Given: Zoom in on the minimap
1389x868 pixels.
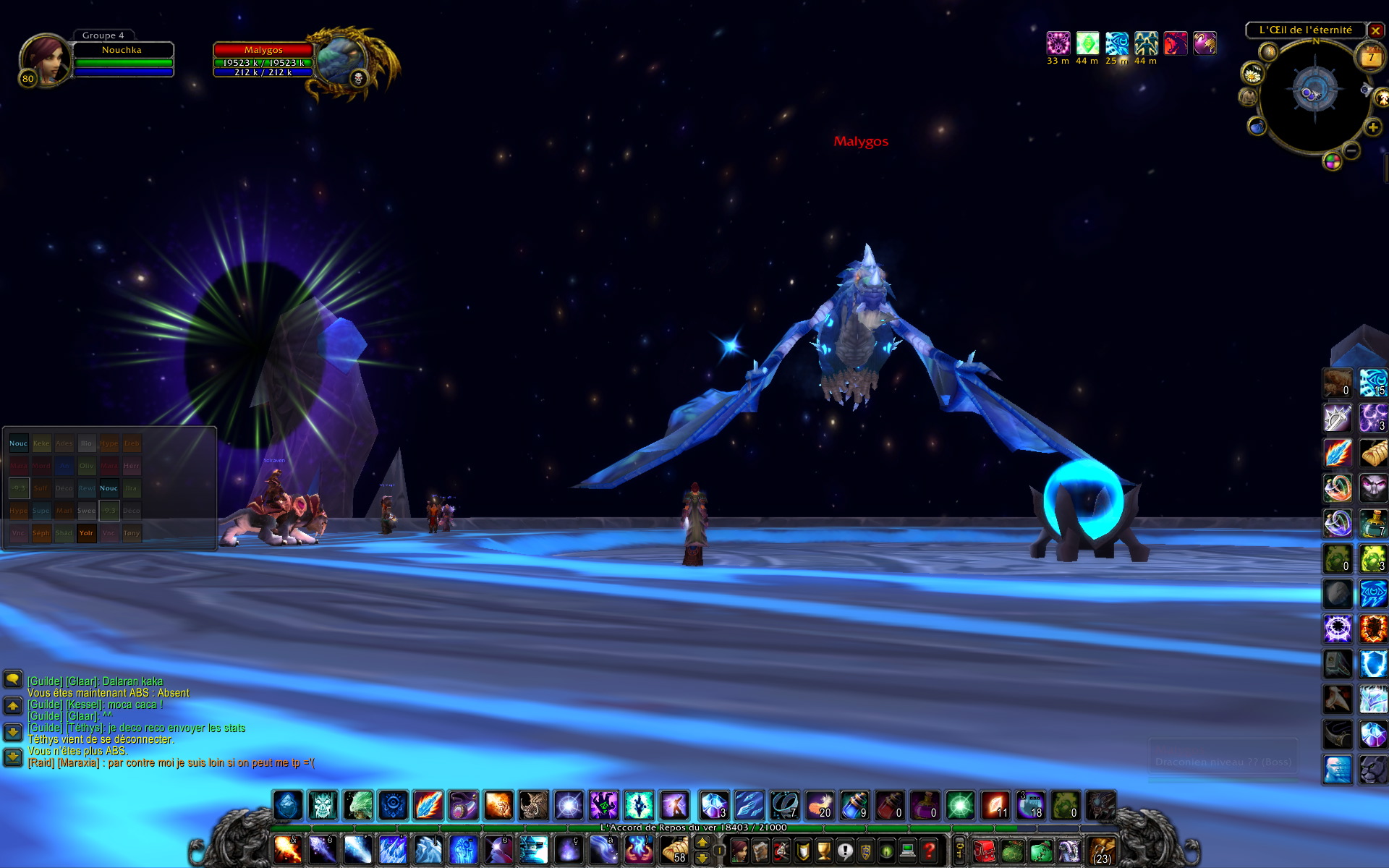Looking at the screenshot, I should click(1372, 128).
